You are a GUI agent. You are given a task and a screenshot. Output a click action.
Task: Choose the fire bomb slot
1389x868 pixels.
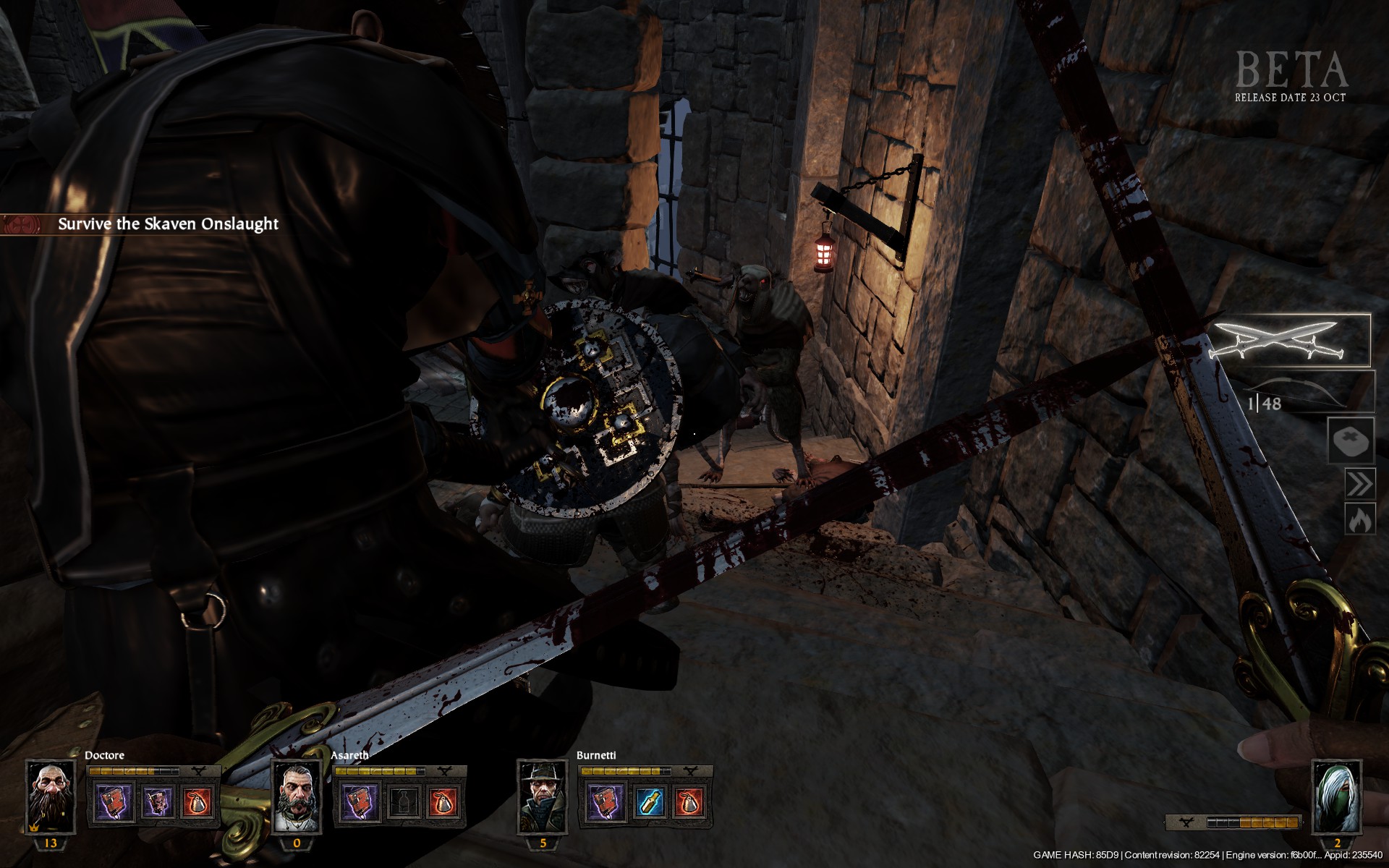pos(1359,519)
